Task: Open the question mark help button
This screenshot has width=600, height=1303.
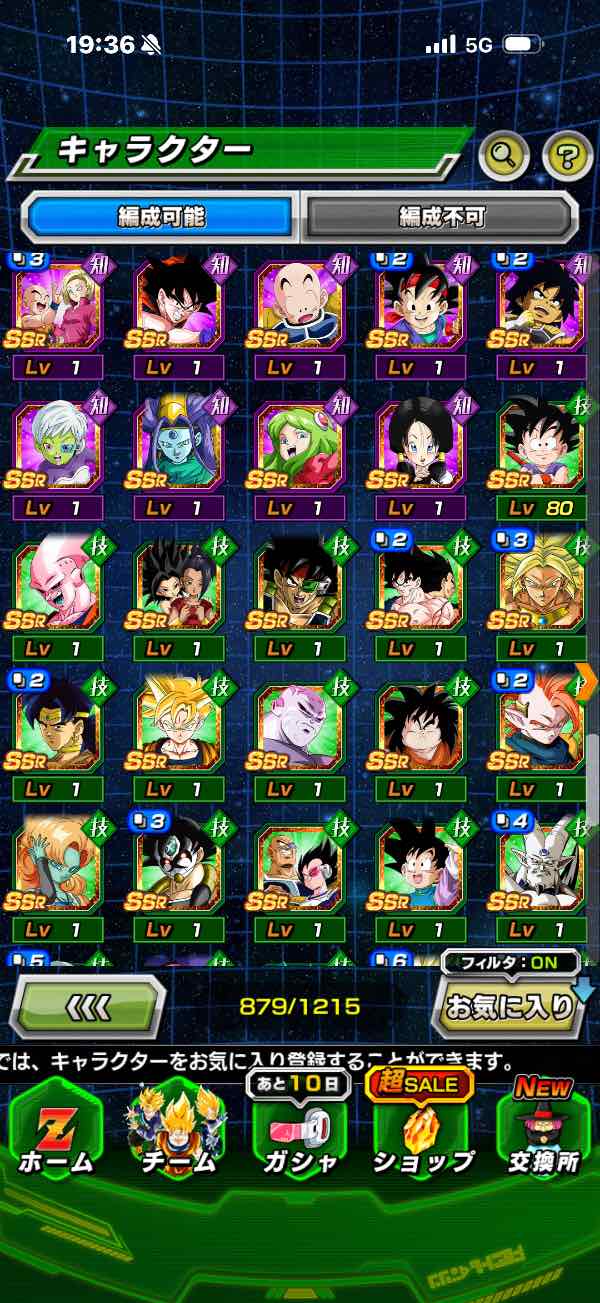Action: tap(567, 154)
